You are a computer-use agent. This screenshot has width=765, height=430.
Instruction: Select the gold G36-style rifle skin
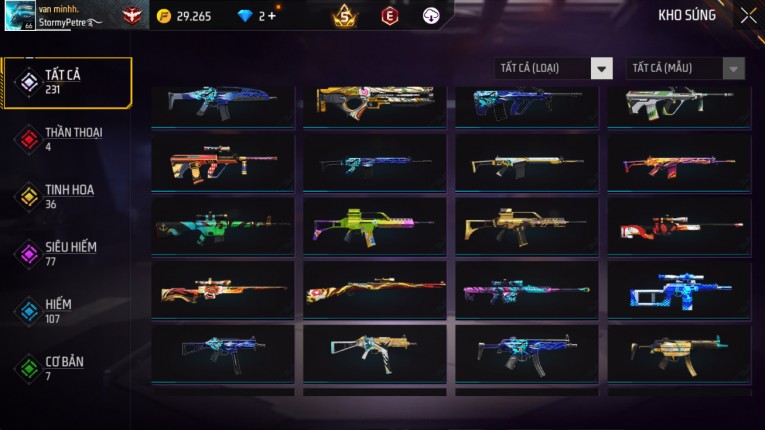click(526, 225)
